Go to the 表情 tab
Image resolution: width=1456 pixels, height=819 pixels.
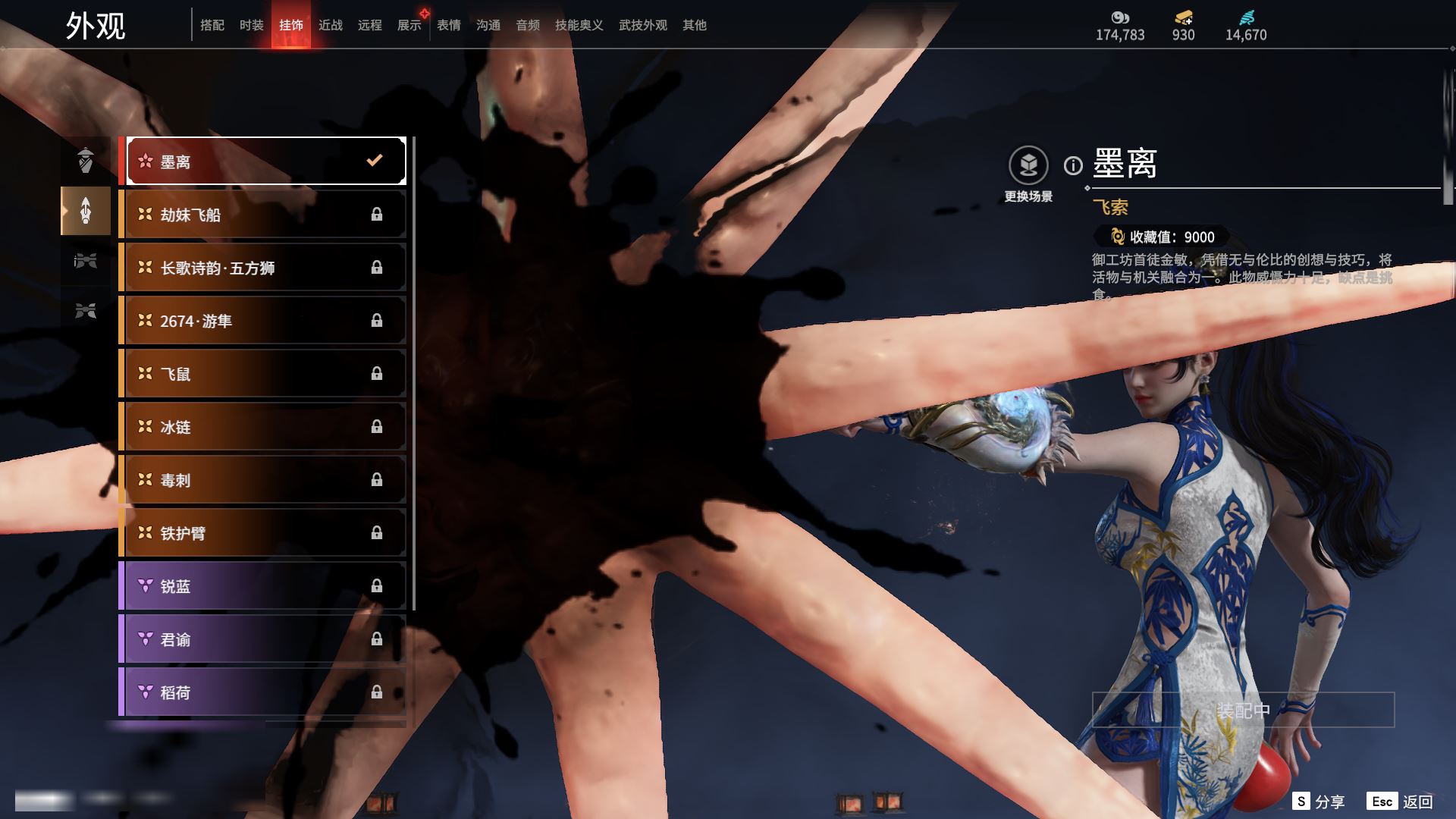click(449, 25)
